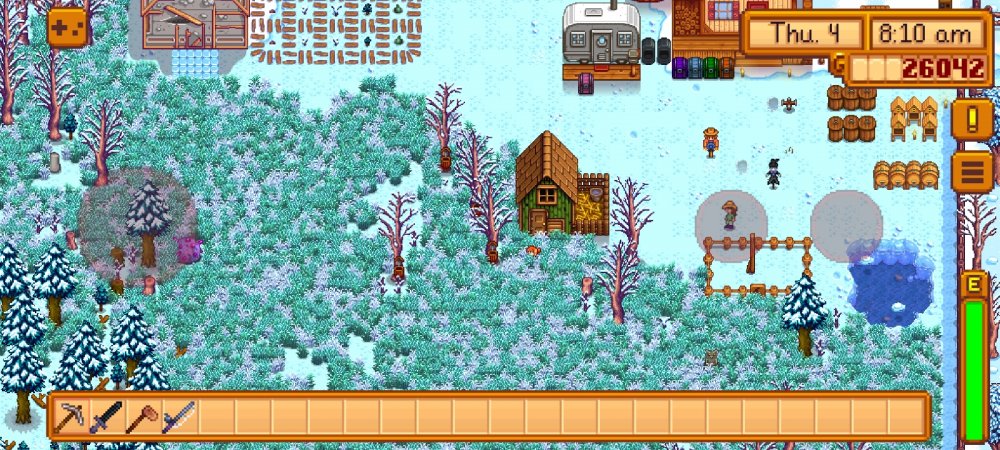Equip the light blue-bladed sword
Image resolution: width=1000 pixels, height=450 pixels.
pos(179,416)
